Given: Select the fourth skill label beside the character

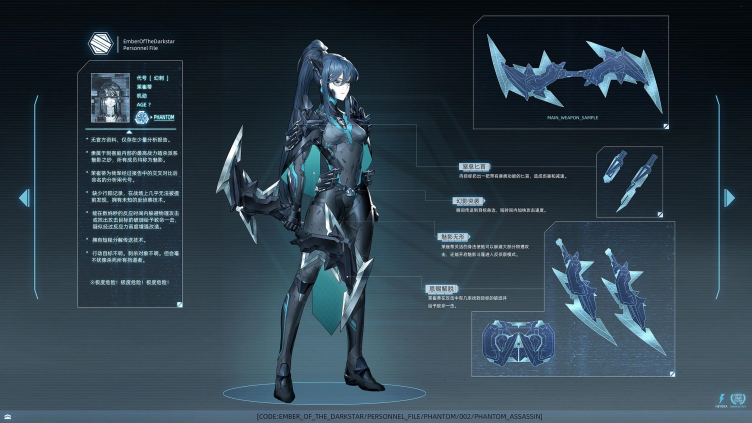Looking at the screenshot, I should coord(443,286).
